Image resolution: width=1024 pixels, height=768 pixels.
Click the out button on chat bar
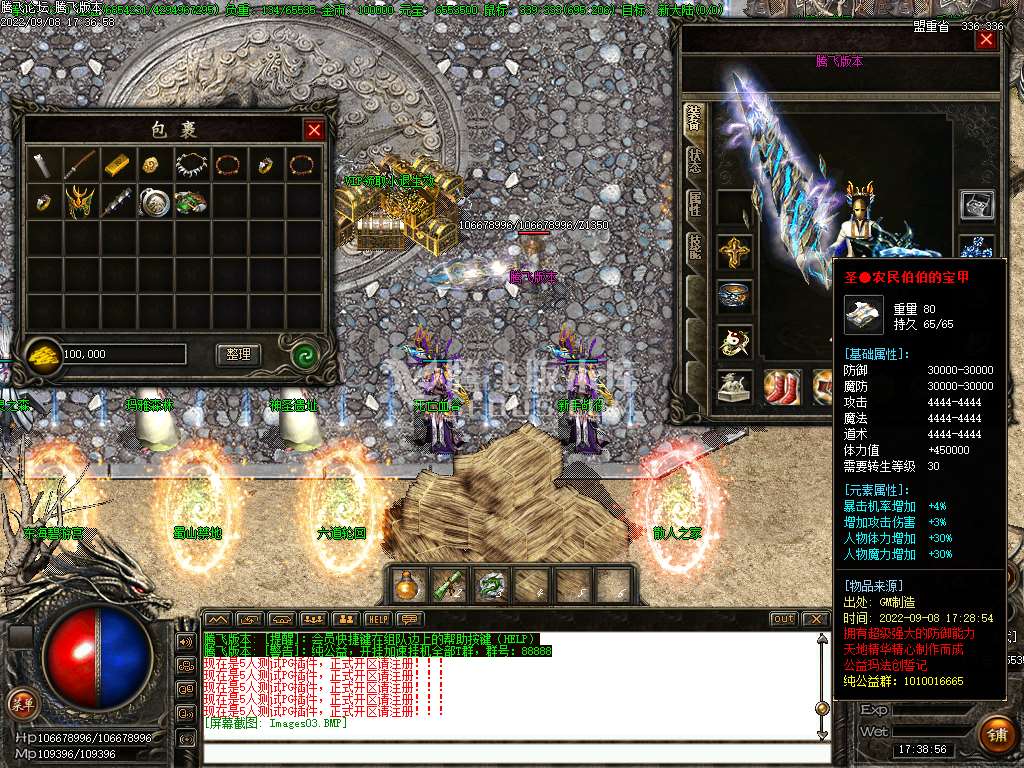click(784, 619)
